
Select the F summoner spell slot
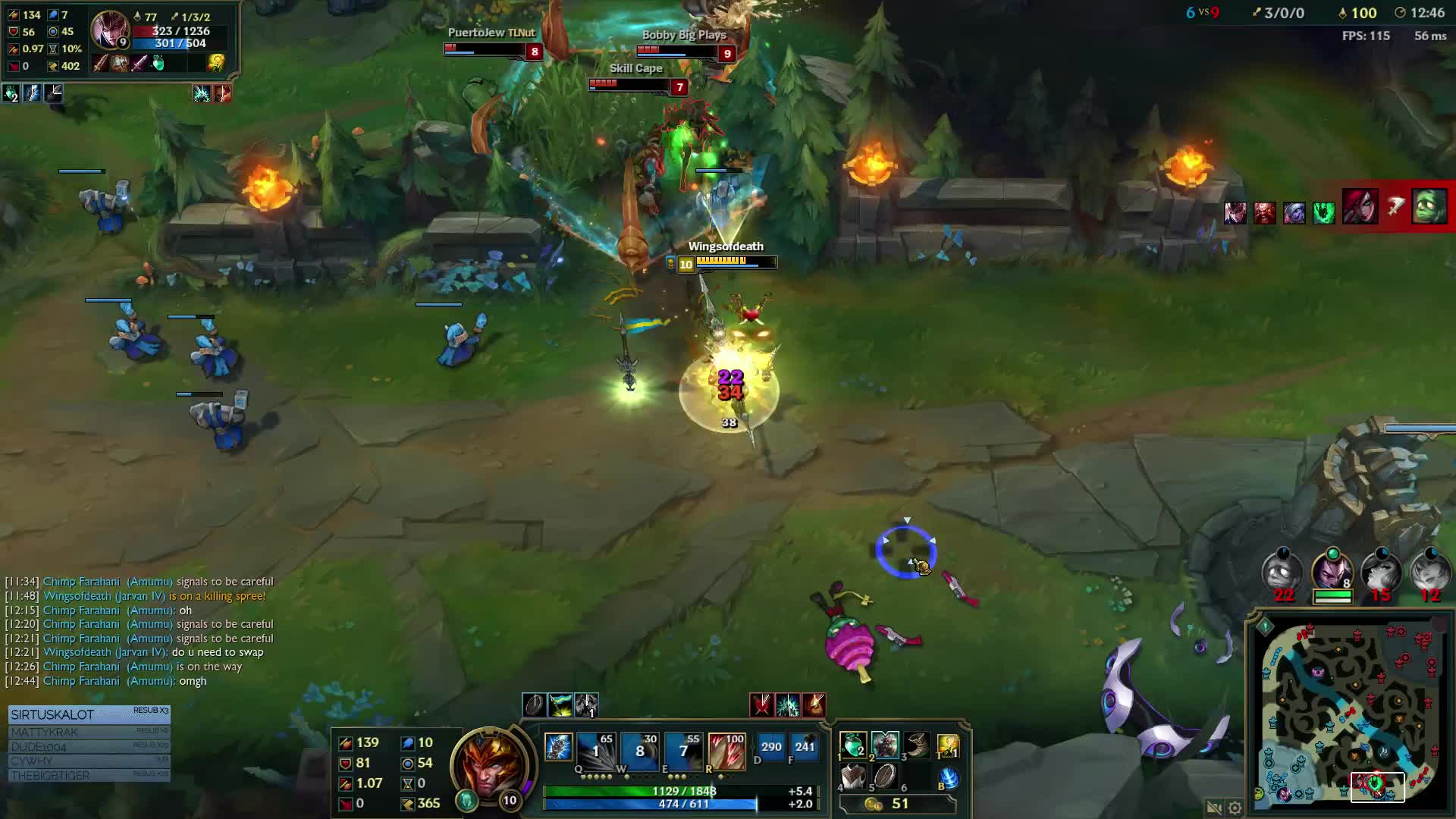click(805, 747)
